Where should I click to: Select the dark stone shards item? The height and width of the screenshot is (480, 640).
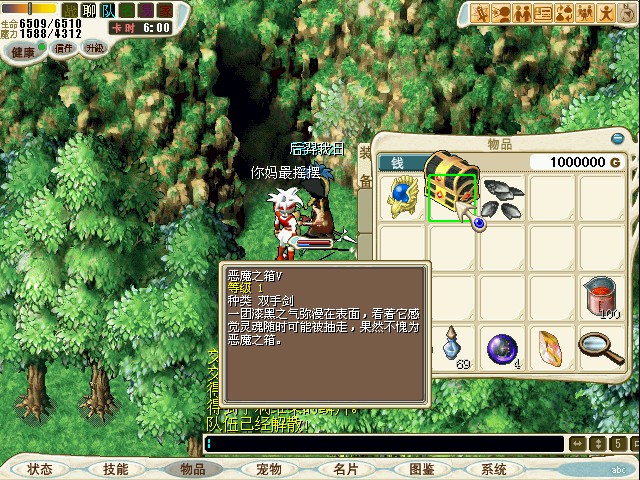[500, 196]
